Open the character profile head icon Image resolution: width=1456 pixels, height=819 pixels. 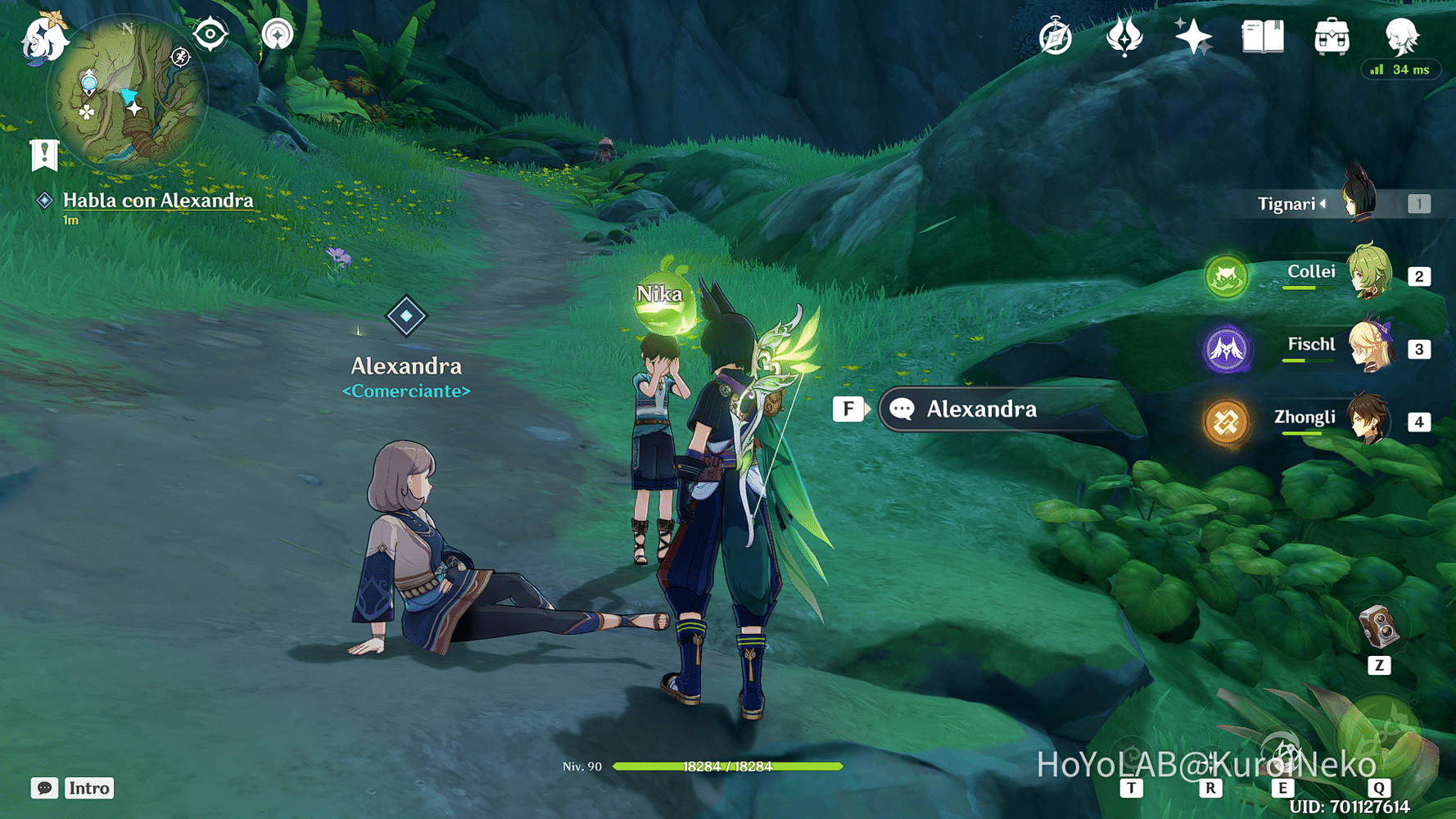[1401, 36]
